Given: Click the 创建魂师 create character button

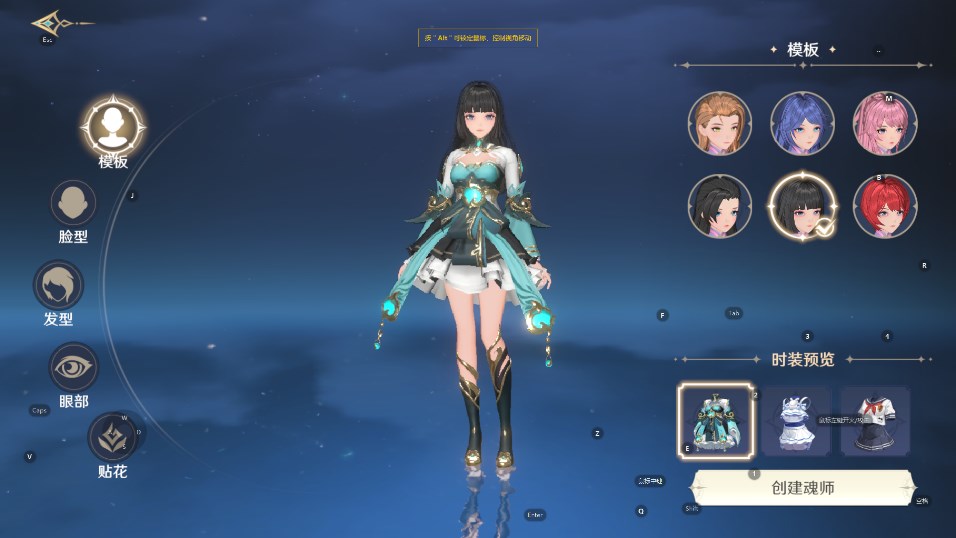Looking at the screenshot, I should click(x=802, y=488).
